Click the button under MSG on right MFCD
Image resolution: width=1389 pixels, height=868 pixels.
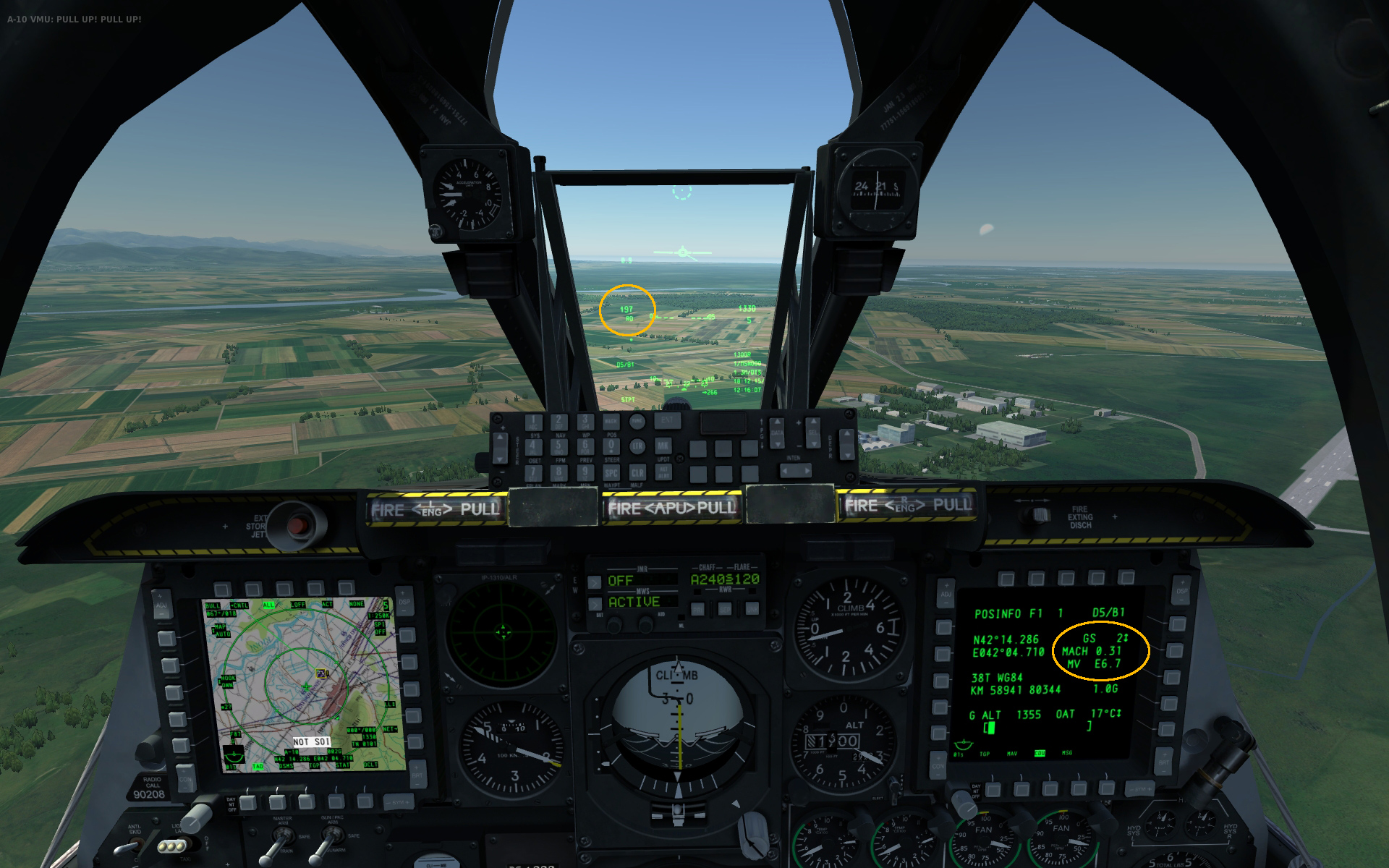[x=1079, y=788]
